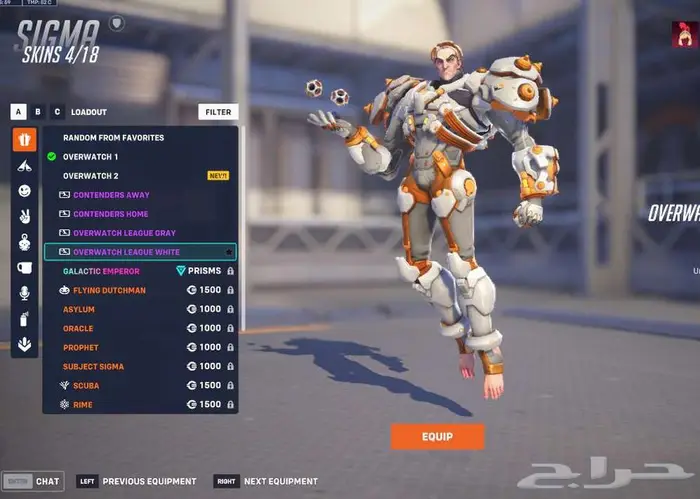Preview the Galactic Emperor skin
Image resolution: width=700 pixels, height=499 pixels.
[101, 271]
